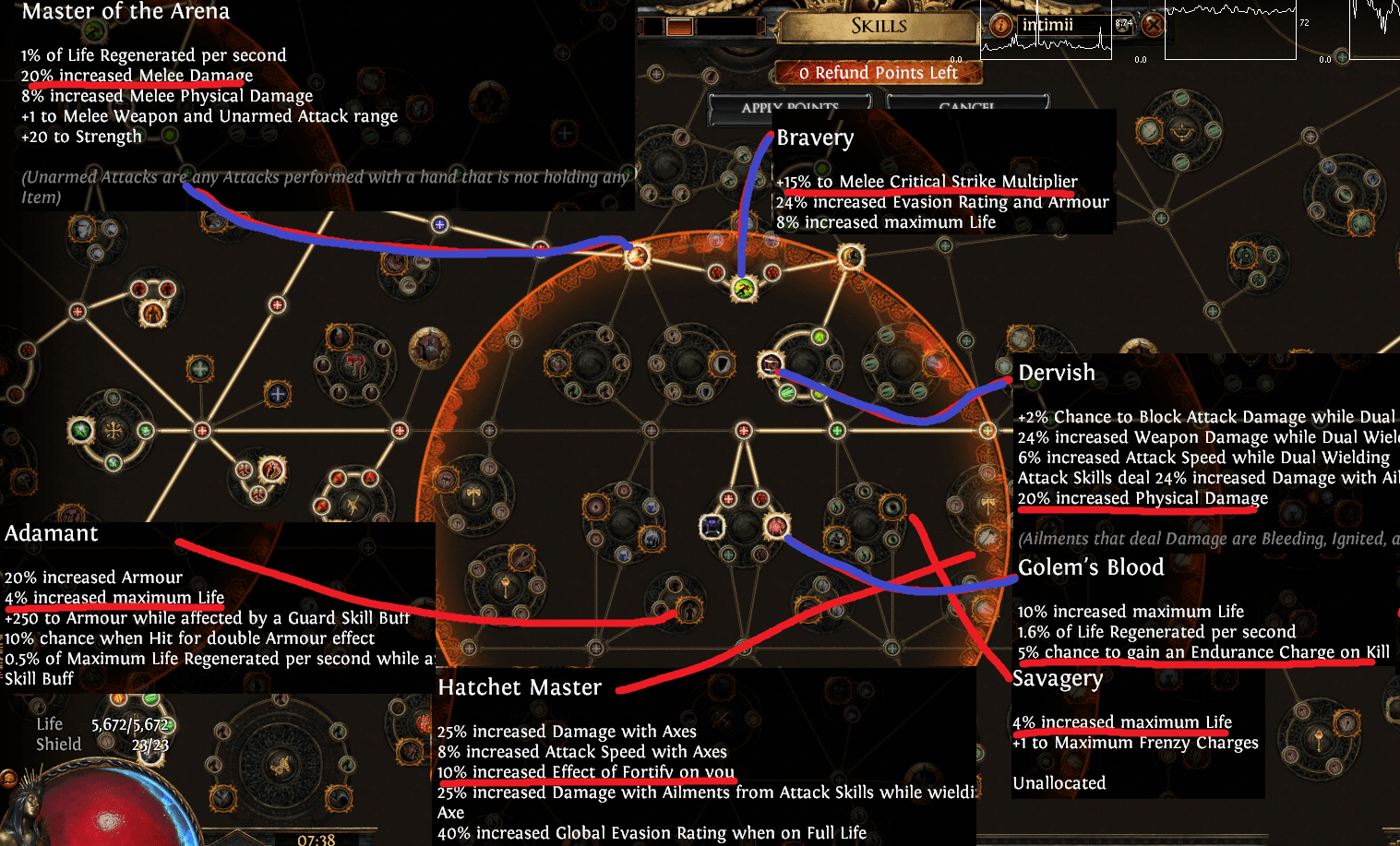Click the golden icon at the wheel center
The image size is (1400, 846).
[283, 764]
